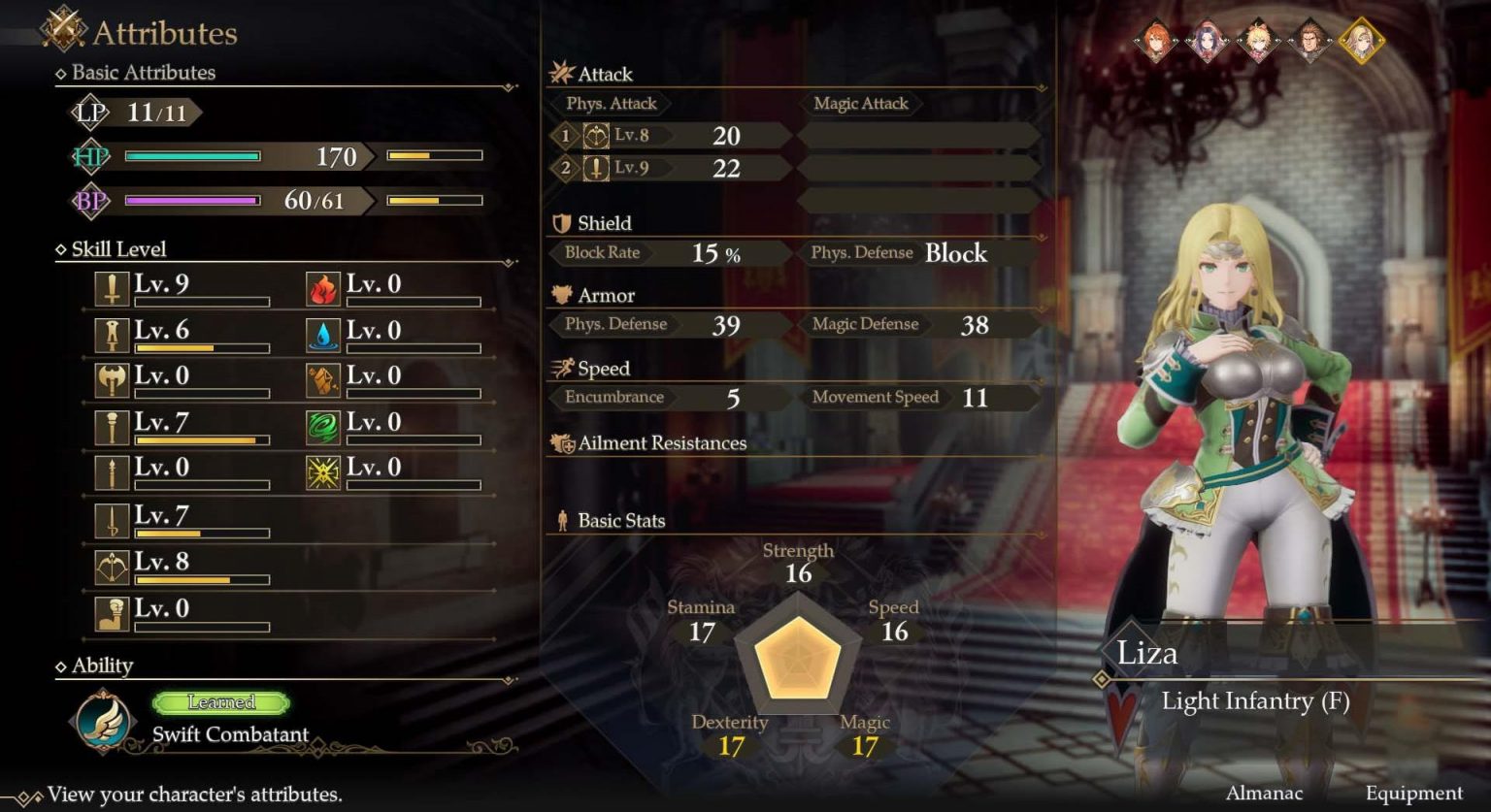1491x812 pixels.
Task: Select the axe skill icon
Action: 112,380
